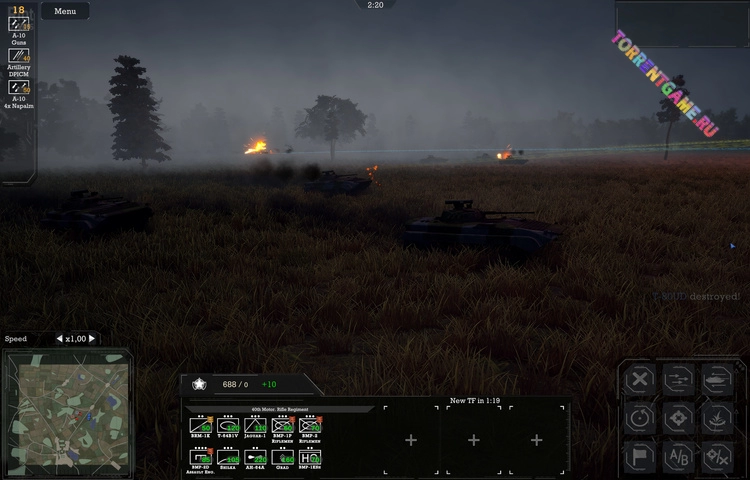Image resolution: width=750 pixels, height=480 pixels.
Task: Choose the A-10 4x Napalm strike
Action: pyautogui.click(x=19, y=87)
